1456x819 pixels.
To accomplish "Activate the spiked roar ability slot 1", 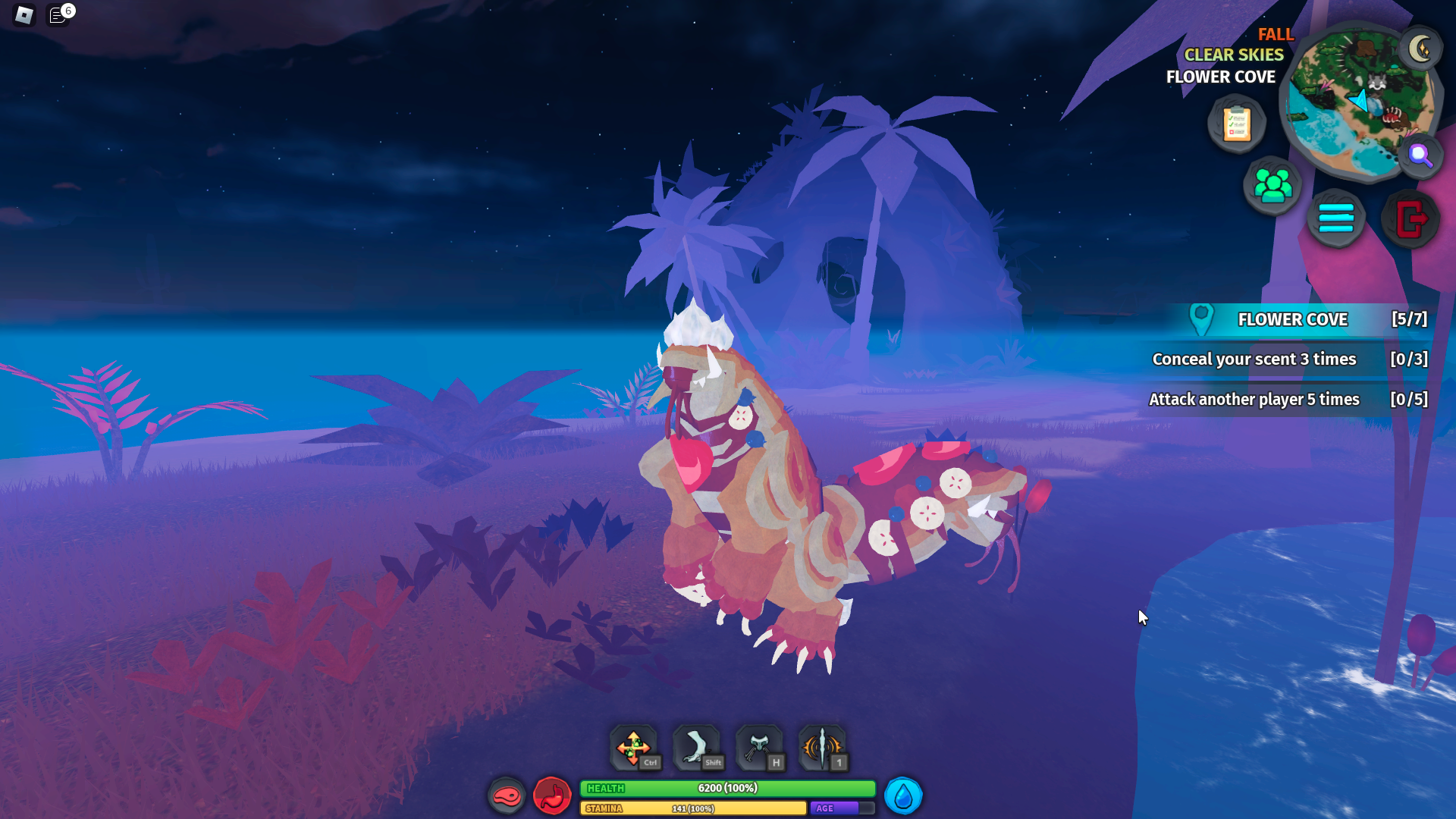I will tap(822, 748).
